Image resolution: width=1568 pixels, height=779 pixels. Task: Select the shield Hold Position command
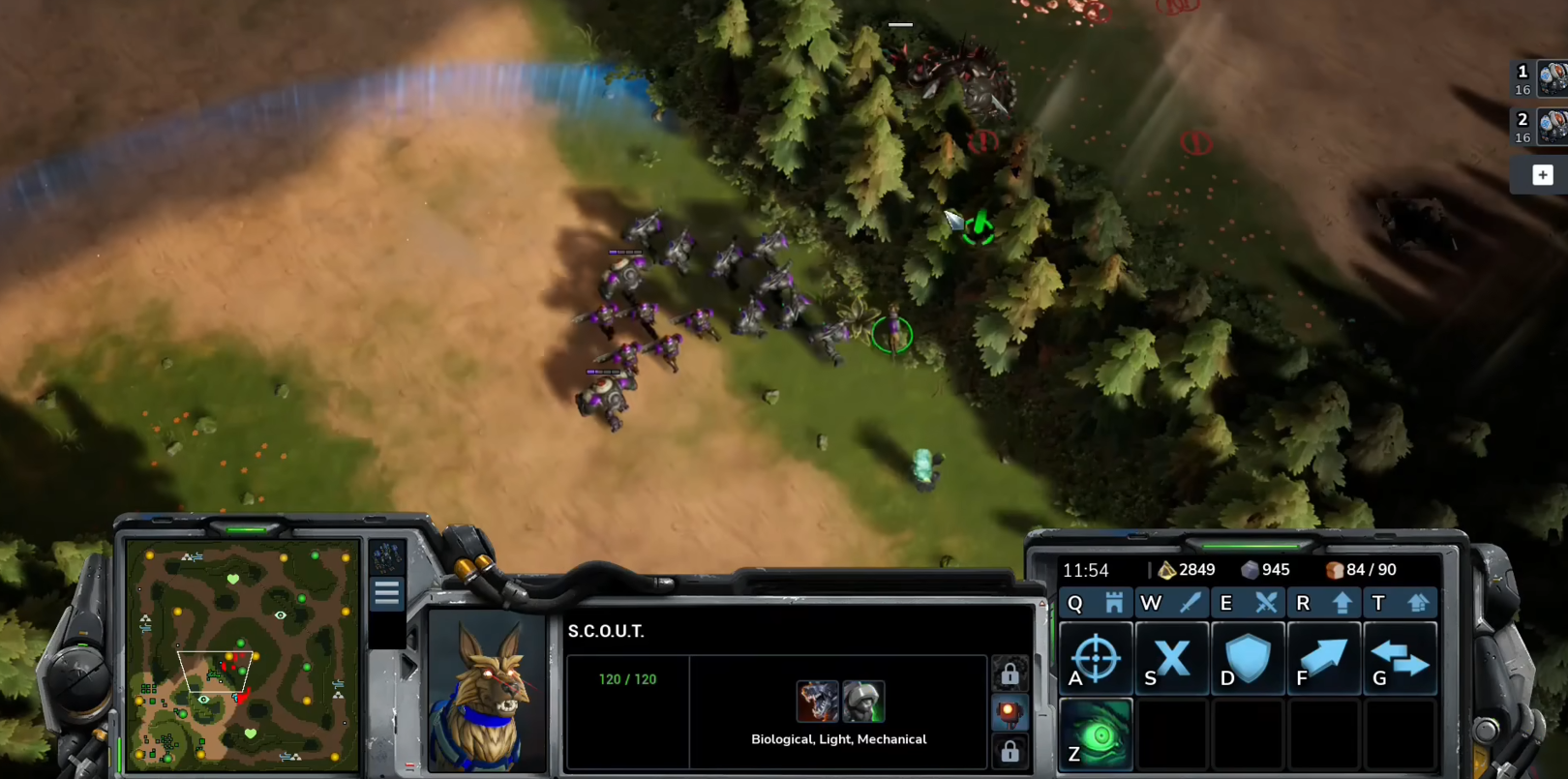point(1248,659)
